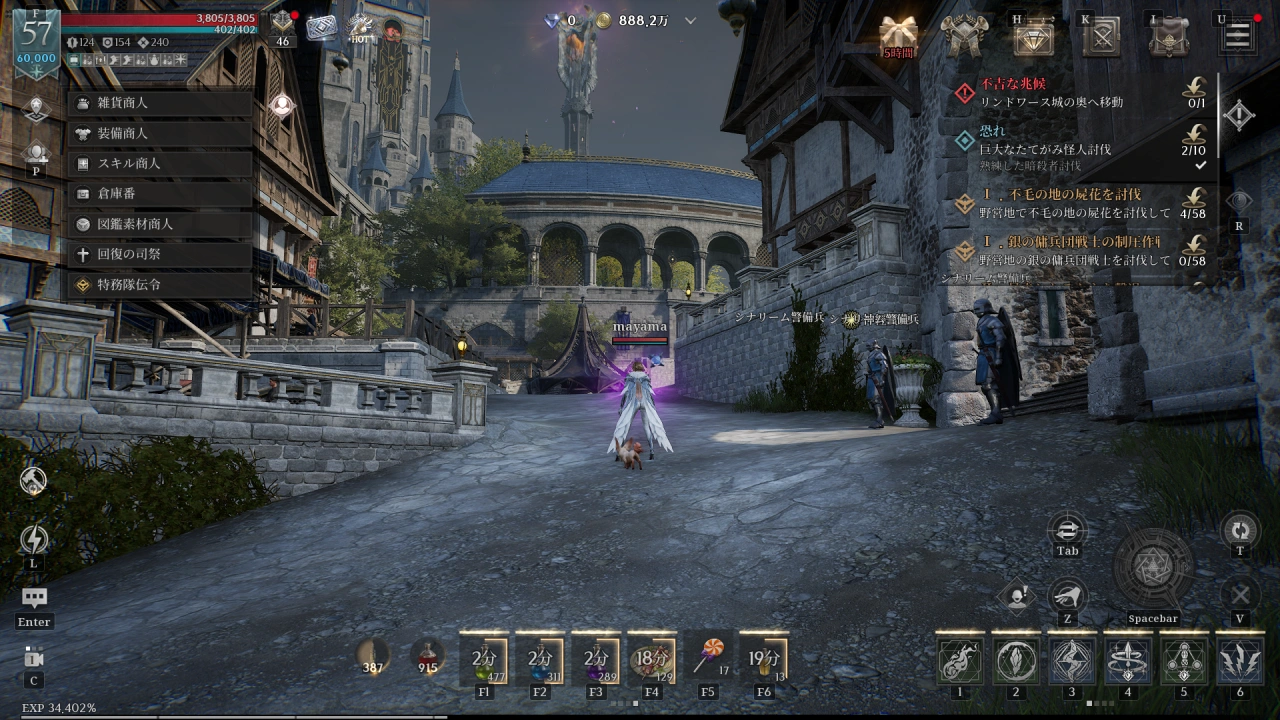Screen dimensions: 1280x720
Task: Select 回復の司祭 healer entry
Action: (x=160, y=254)
